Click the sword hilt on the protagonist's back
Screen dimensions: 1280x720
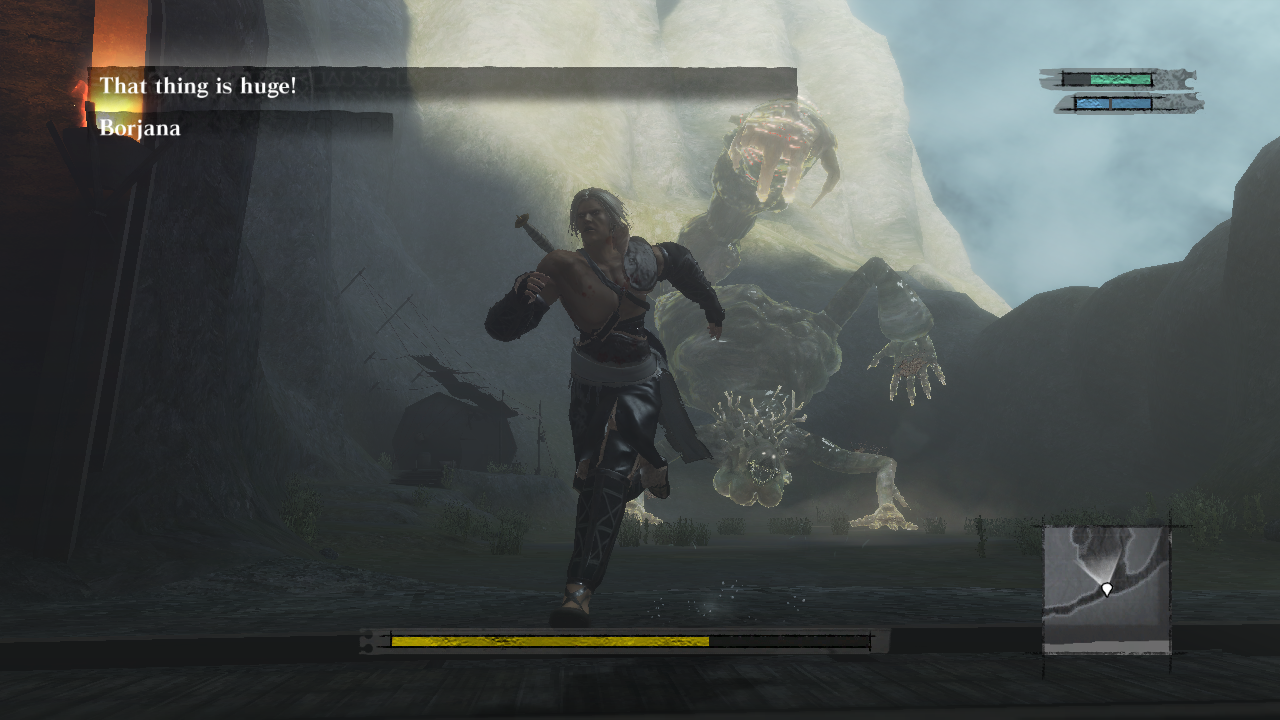[x=528, y=228]
